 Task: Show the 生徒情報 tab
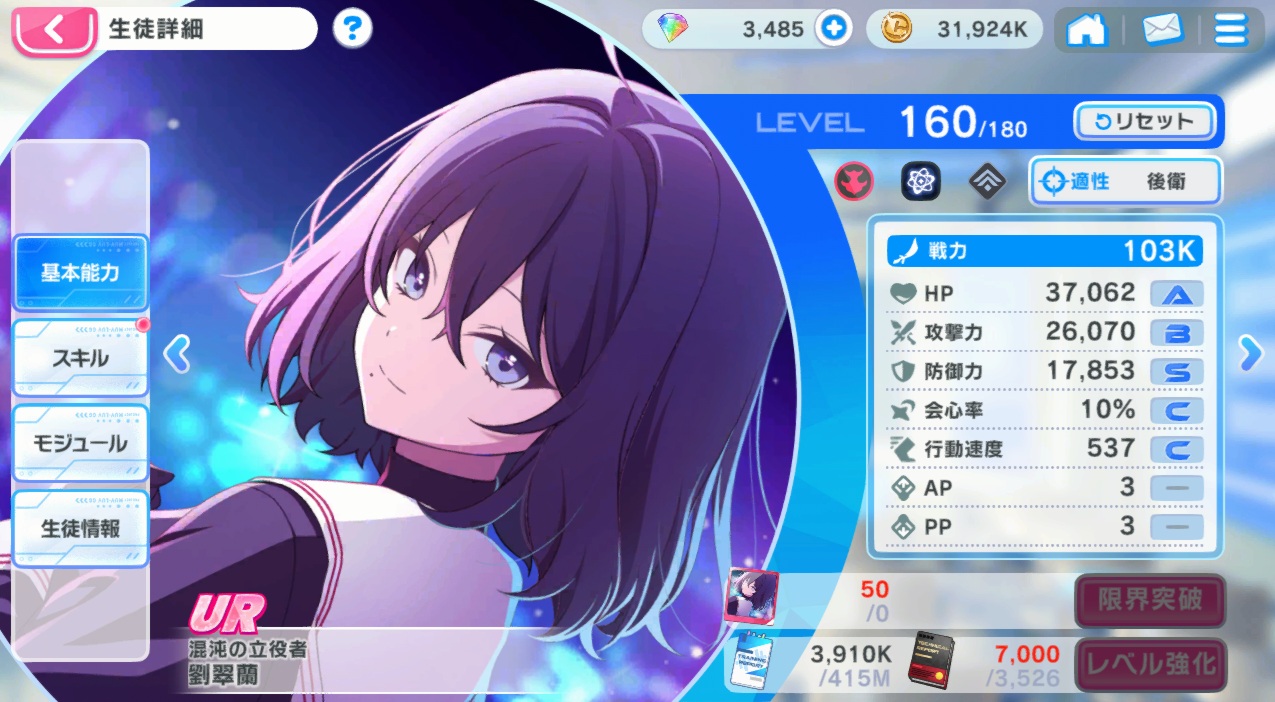point(80,527)
